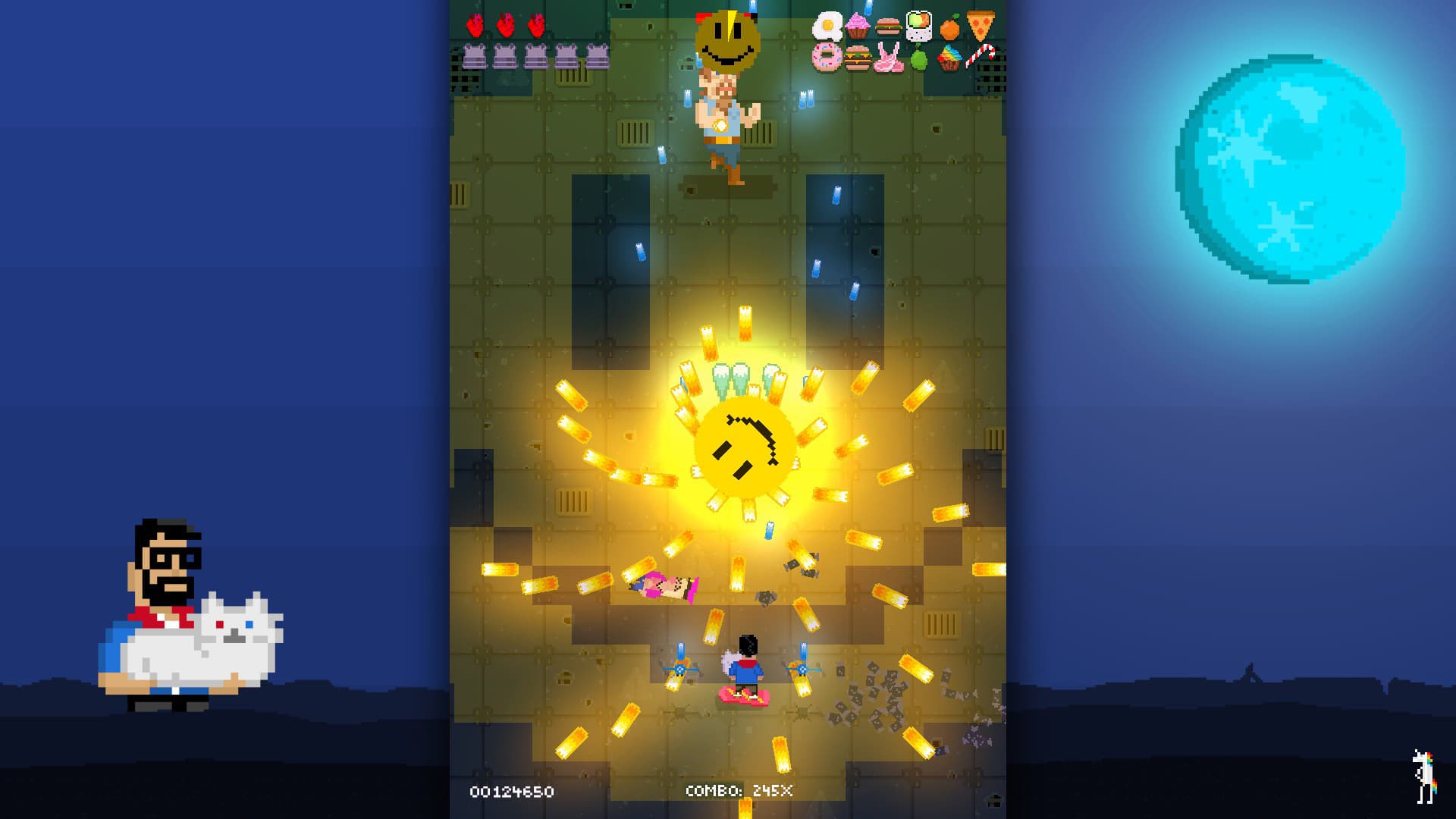Expand the armor vest row display
The height and width of the screenshot is (819, 1456).
535,55
